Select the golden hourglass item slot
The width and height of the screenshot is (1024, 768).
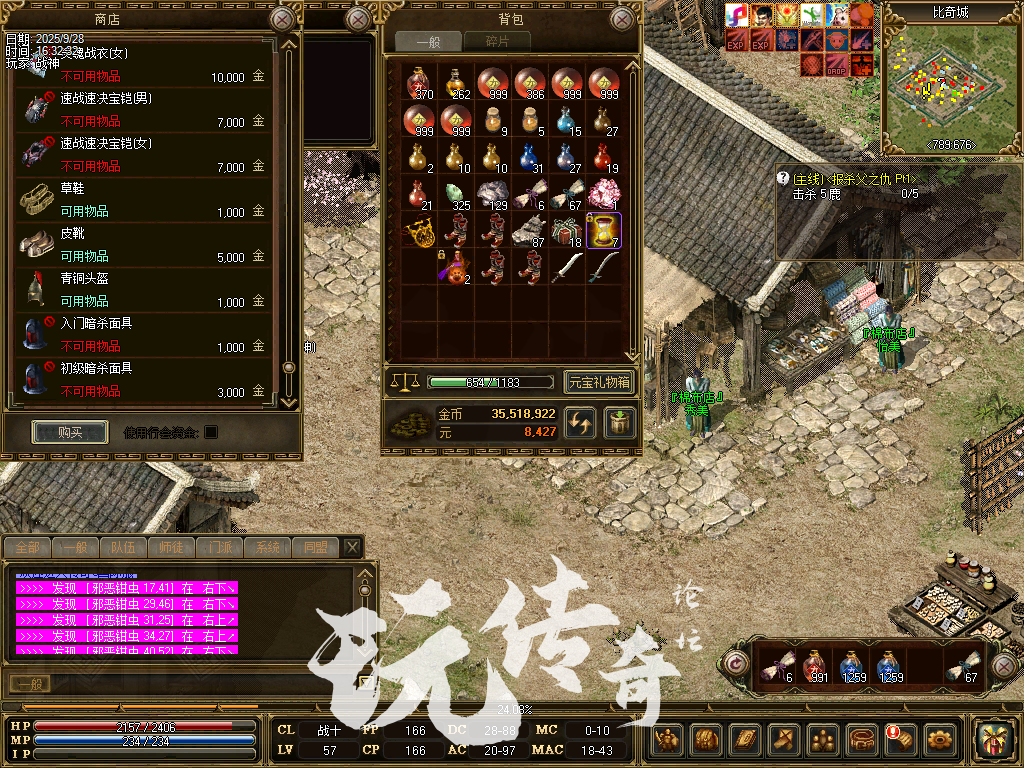[x=603, y=230]
